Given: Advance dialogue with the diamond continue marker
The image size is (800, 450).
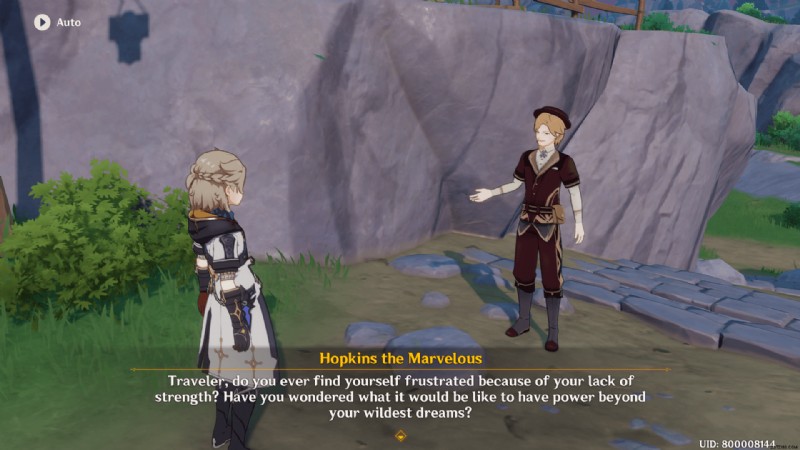Looking at the screenshot, I should [x=401, y=435].
